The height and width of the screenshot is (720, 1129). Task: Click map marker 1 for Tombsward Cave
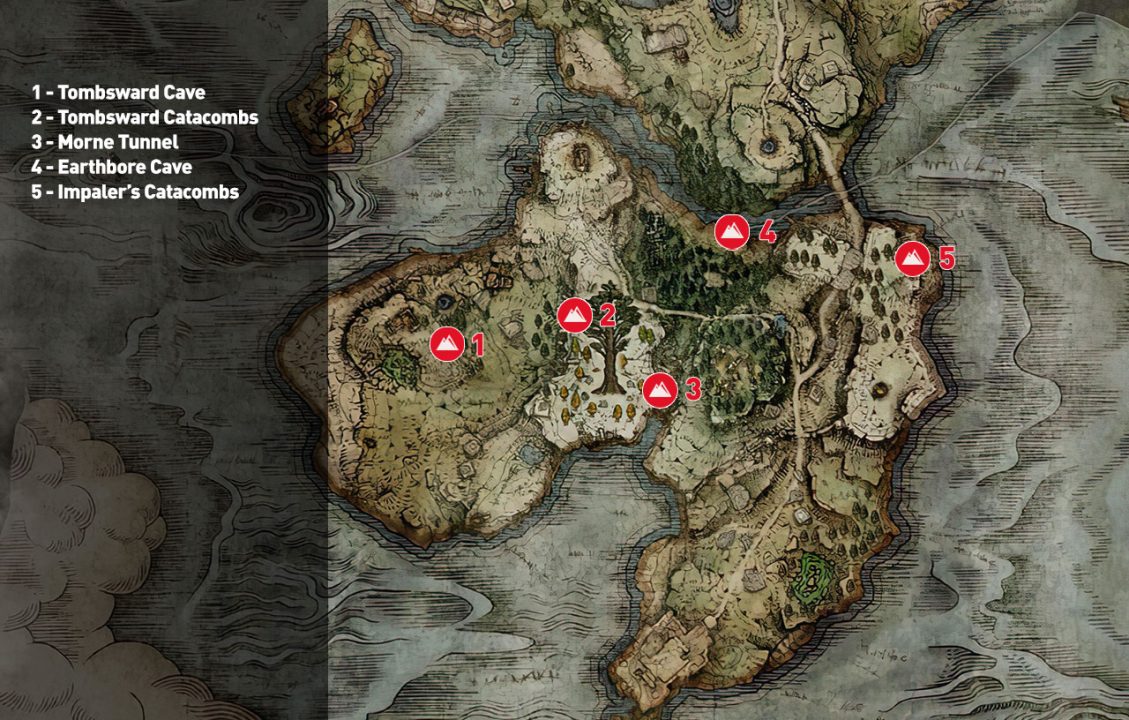click(x=447, y=344)
